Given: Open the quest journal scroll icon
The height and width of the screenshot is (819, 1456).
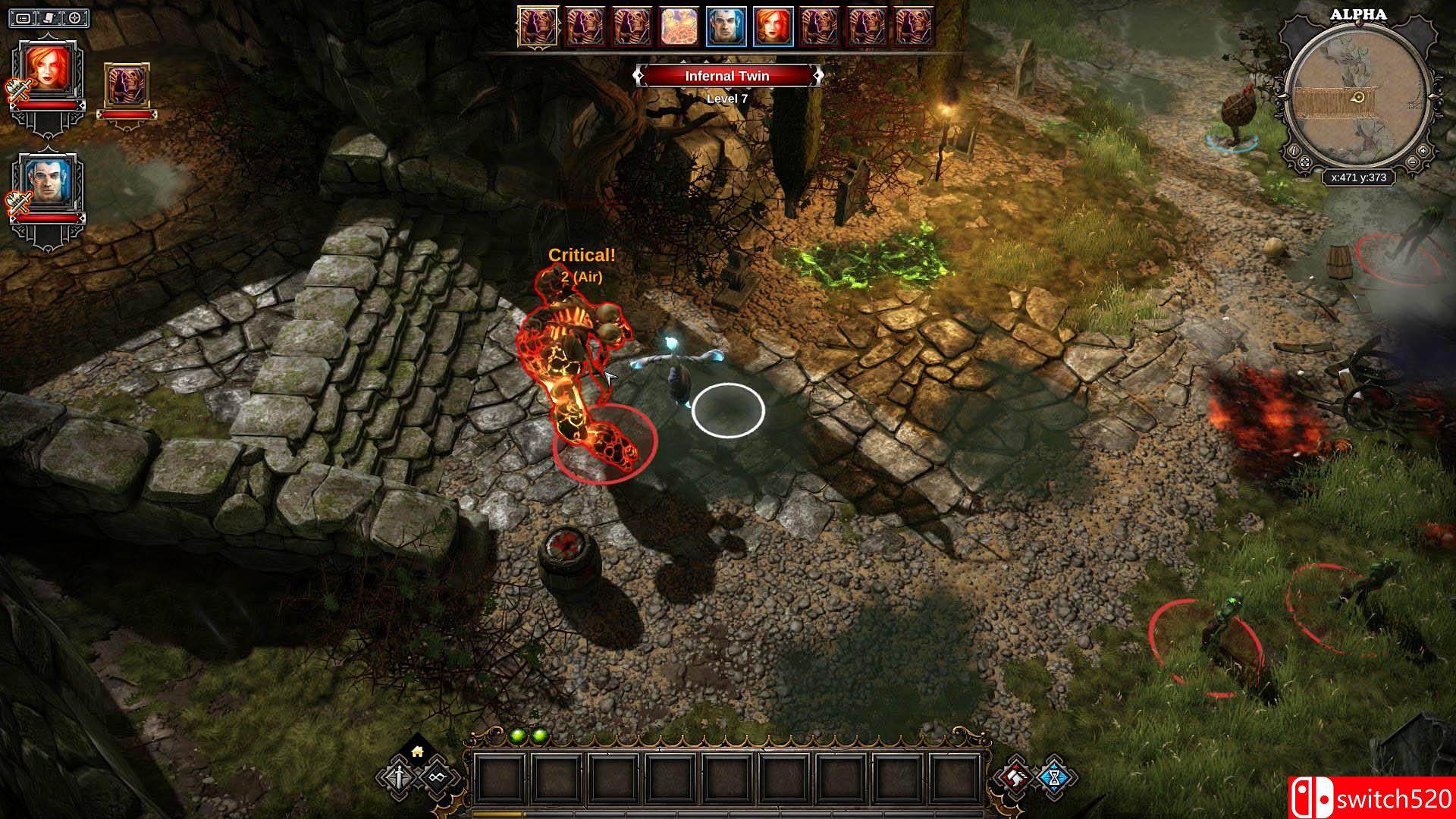Looking at the screenshot, I should tap(48, 17).
